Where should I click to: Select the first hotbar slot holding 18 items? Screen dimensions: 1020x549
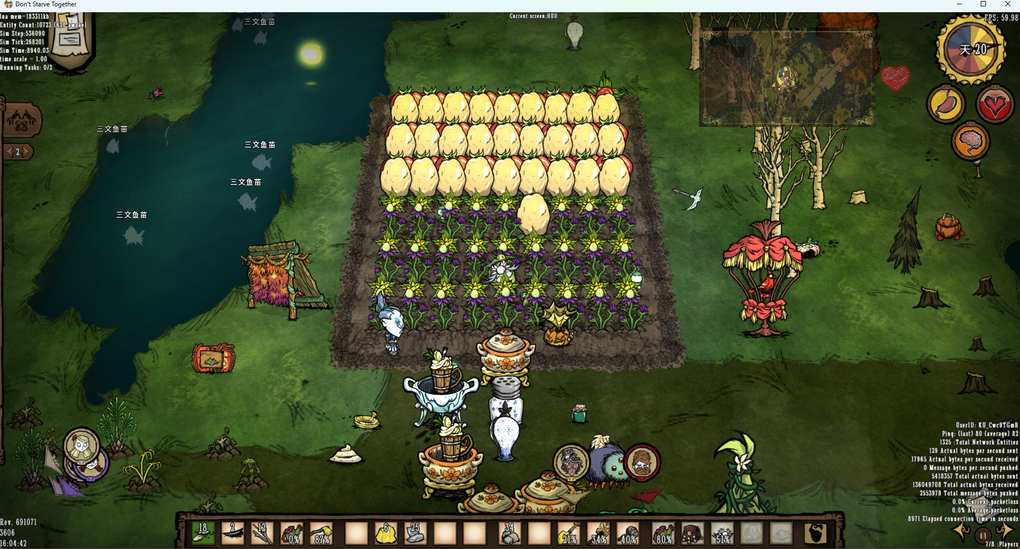(x=203, y=532)
